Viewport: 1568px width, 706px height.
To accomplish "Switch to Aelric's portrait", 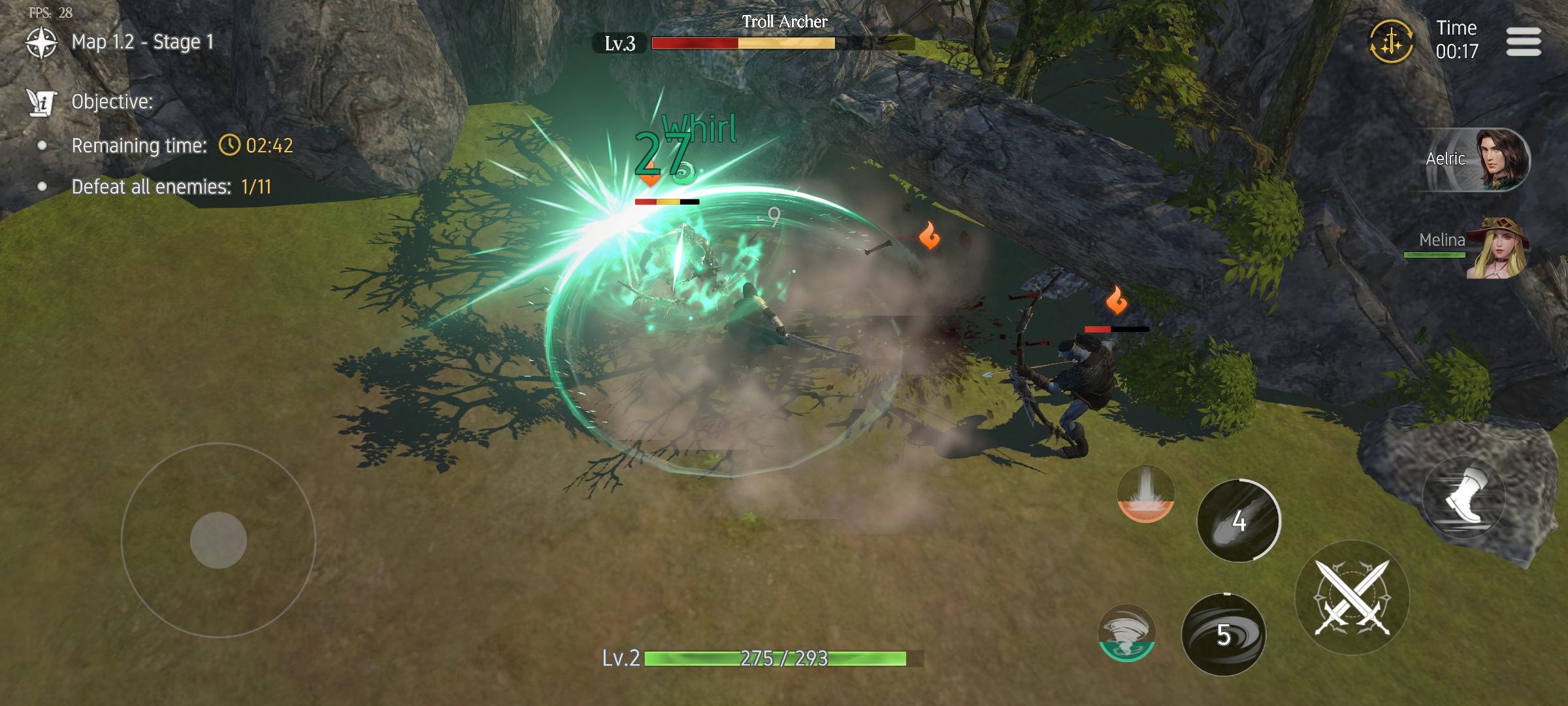I will tap(1501, 160).
